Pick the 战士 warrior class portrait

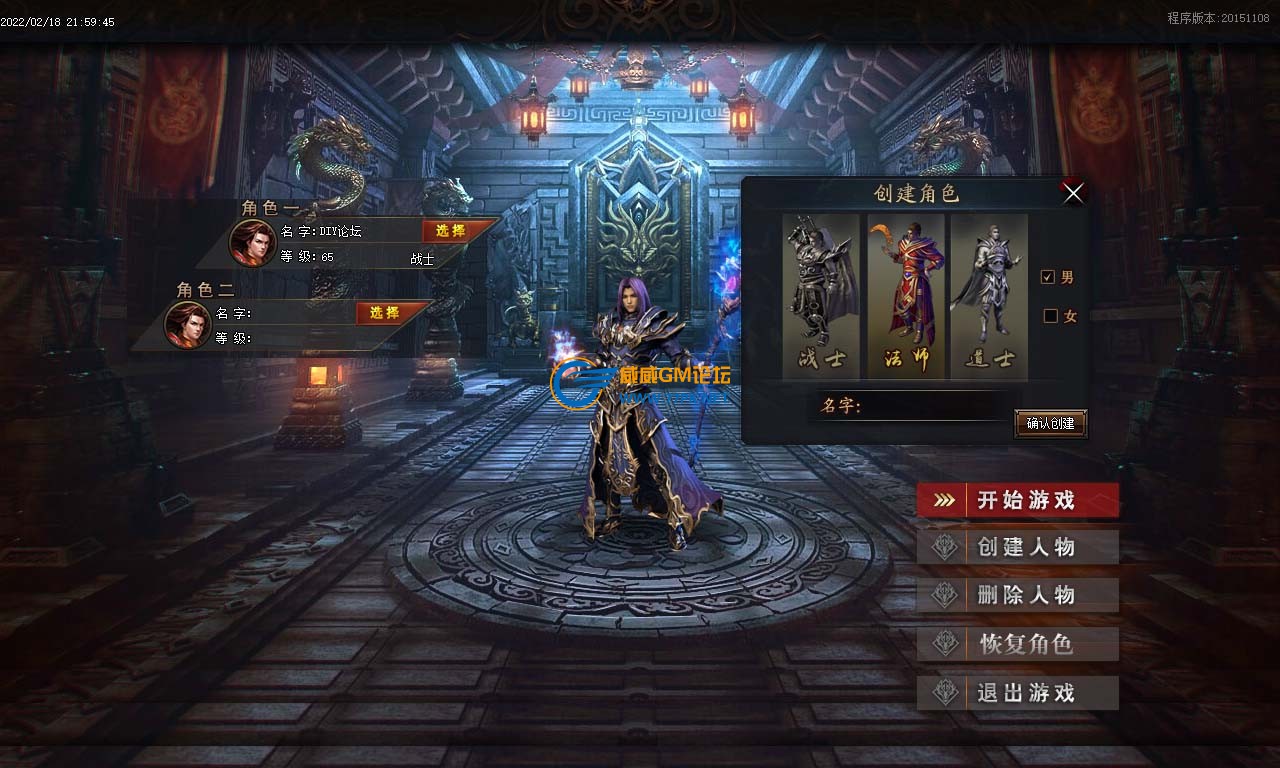click(821, 294)
